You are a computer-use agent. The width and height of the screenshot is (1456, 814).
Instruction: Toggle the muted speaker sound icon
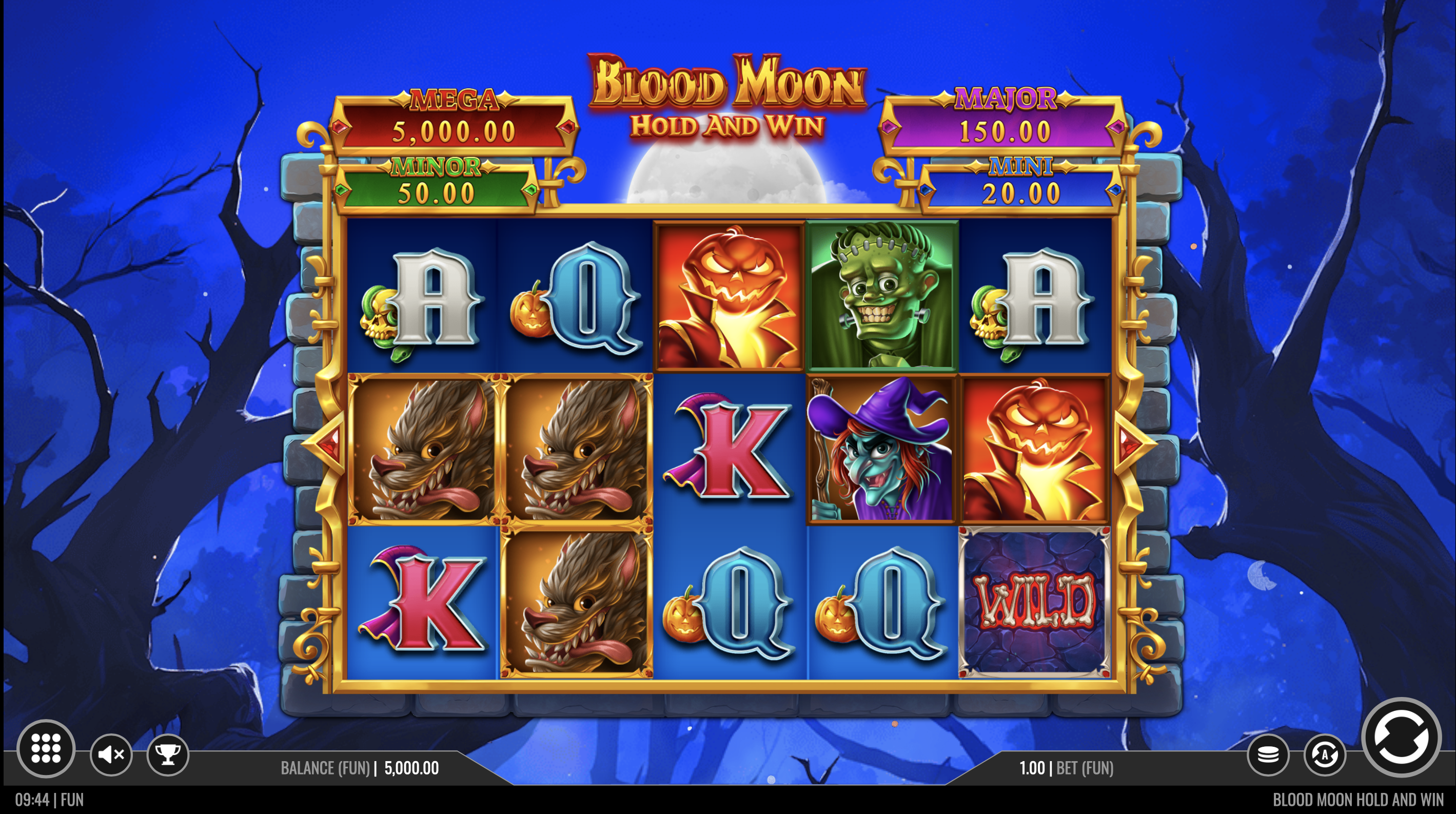pos(111,754)
